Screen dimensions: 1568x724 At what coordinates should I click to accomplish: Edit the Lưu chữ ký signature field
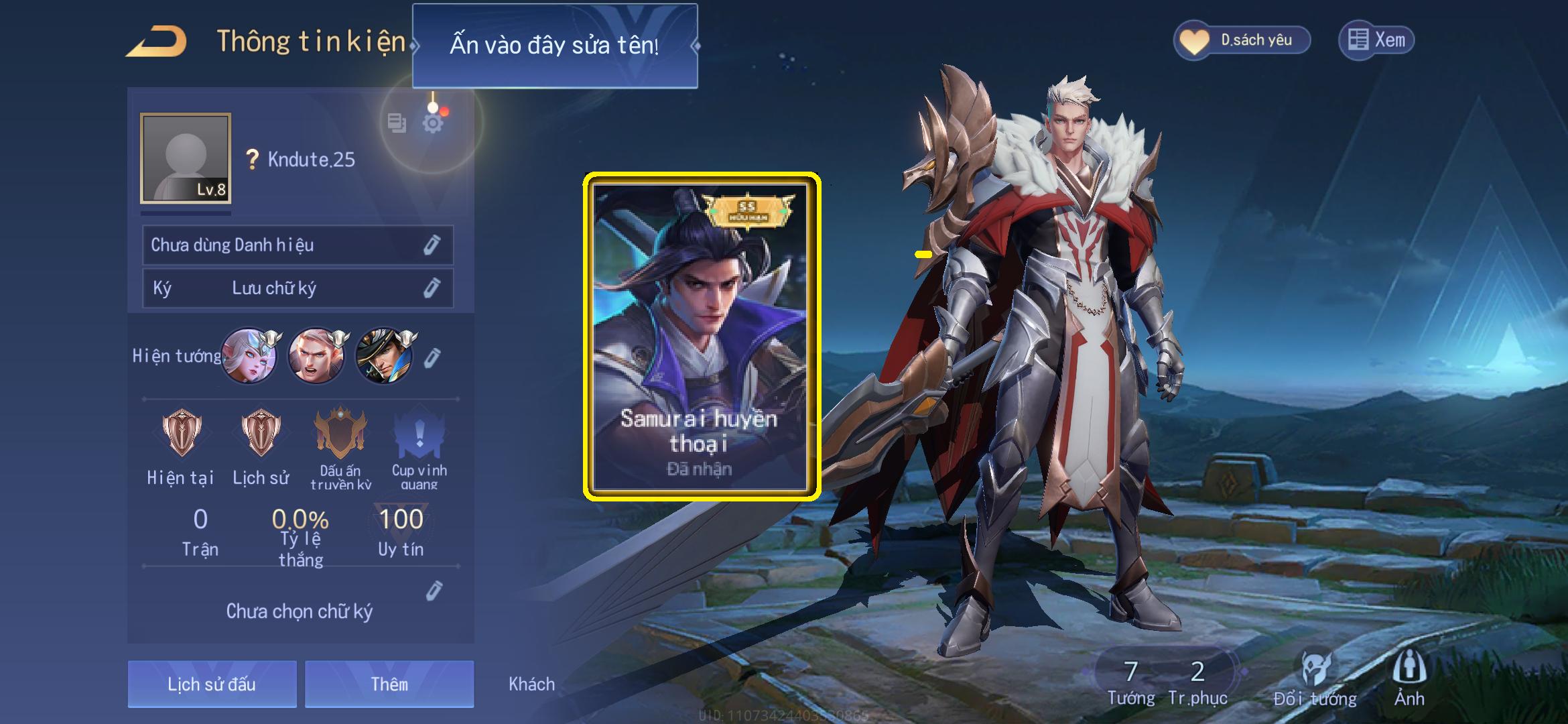[x=431, y=288]
